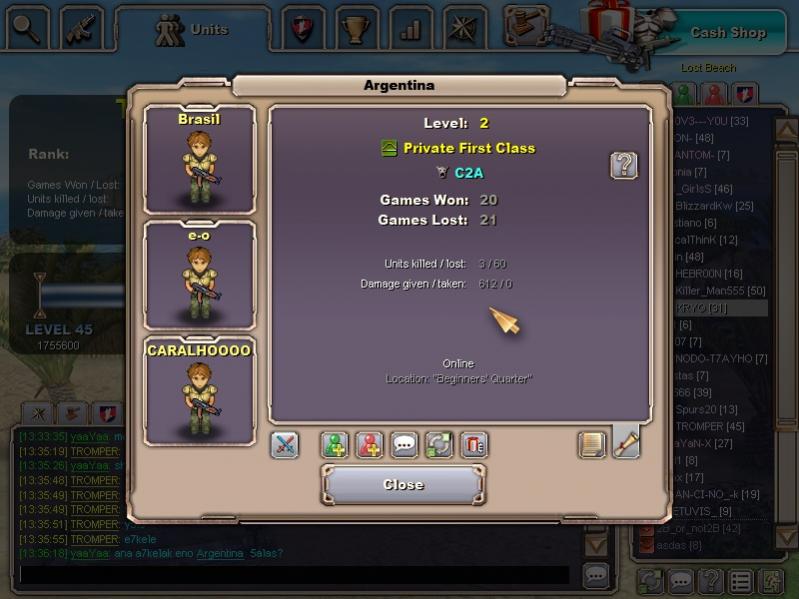Open the Cash Shop
Viewport: 799px width, 599px height.
click(727, 32)
